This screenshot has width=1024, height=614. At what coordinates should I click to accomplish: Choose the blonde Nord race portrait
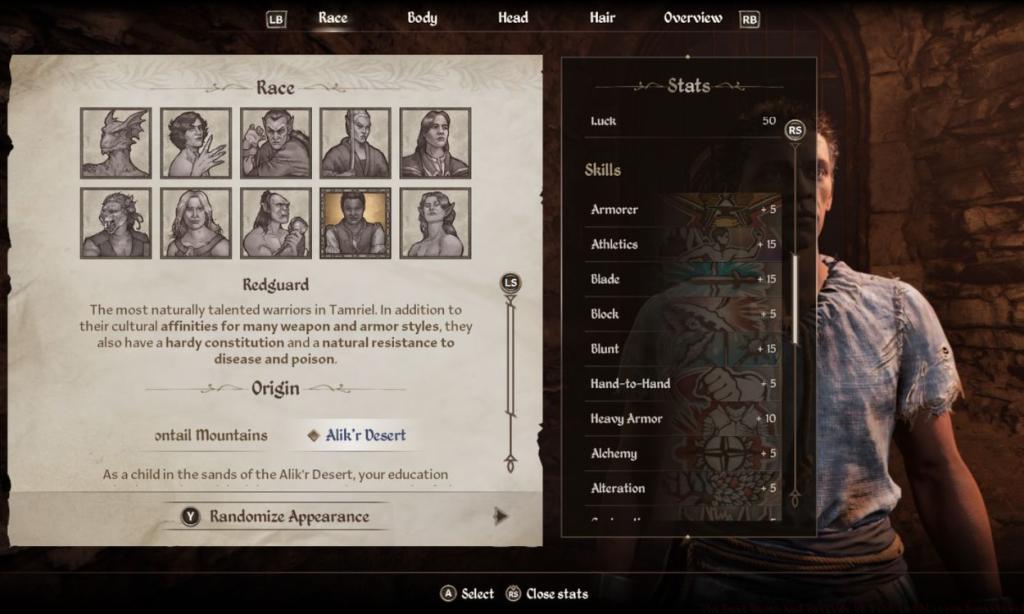[x=196, y=223]
